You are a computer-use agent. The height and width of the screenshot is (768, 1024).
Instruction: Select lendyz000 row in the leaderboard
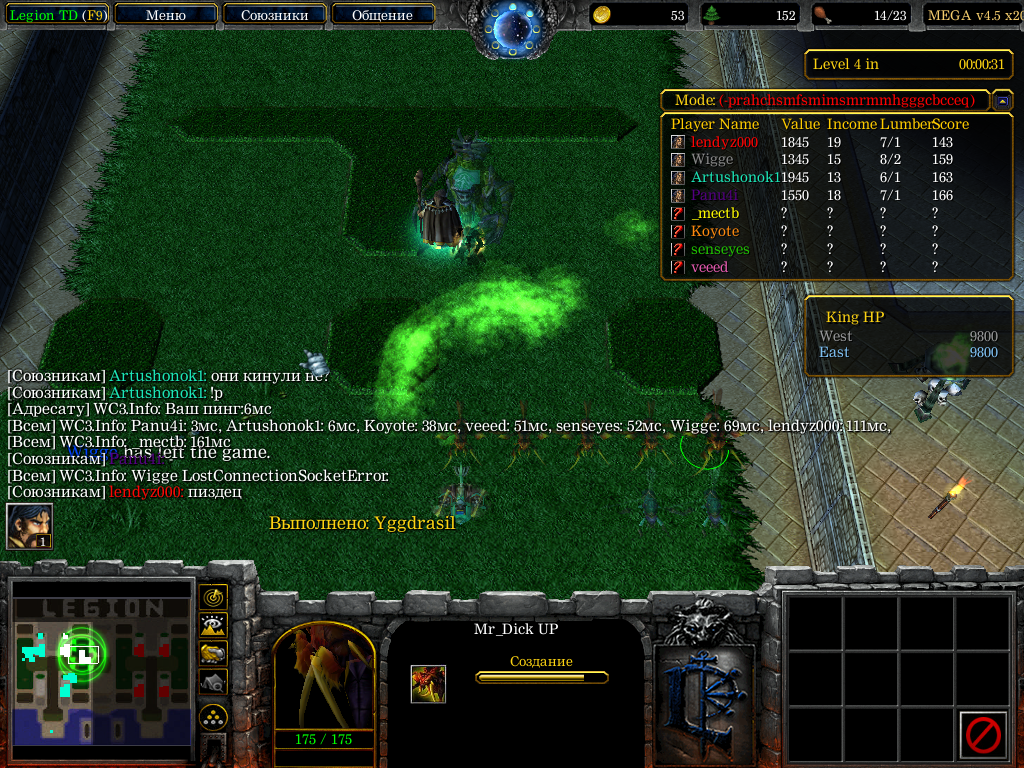724,142
